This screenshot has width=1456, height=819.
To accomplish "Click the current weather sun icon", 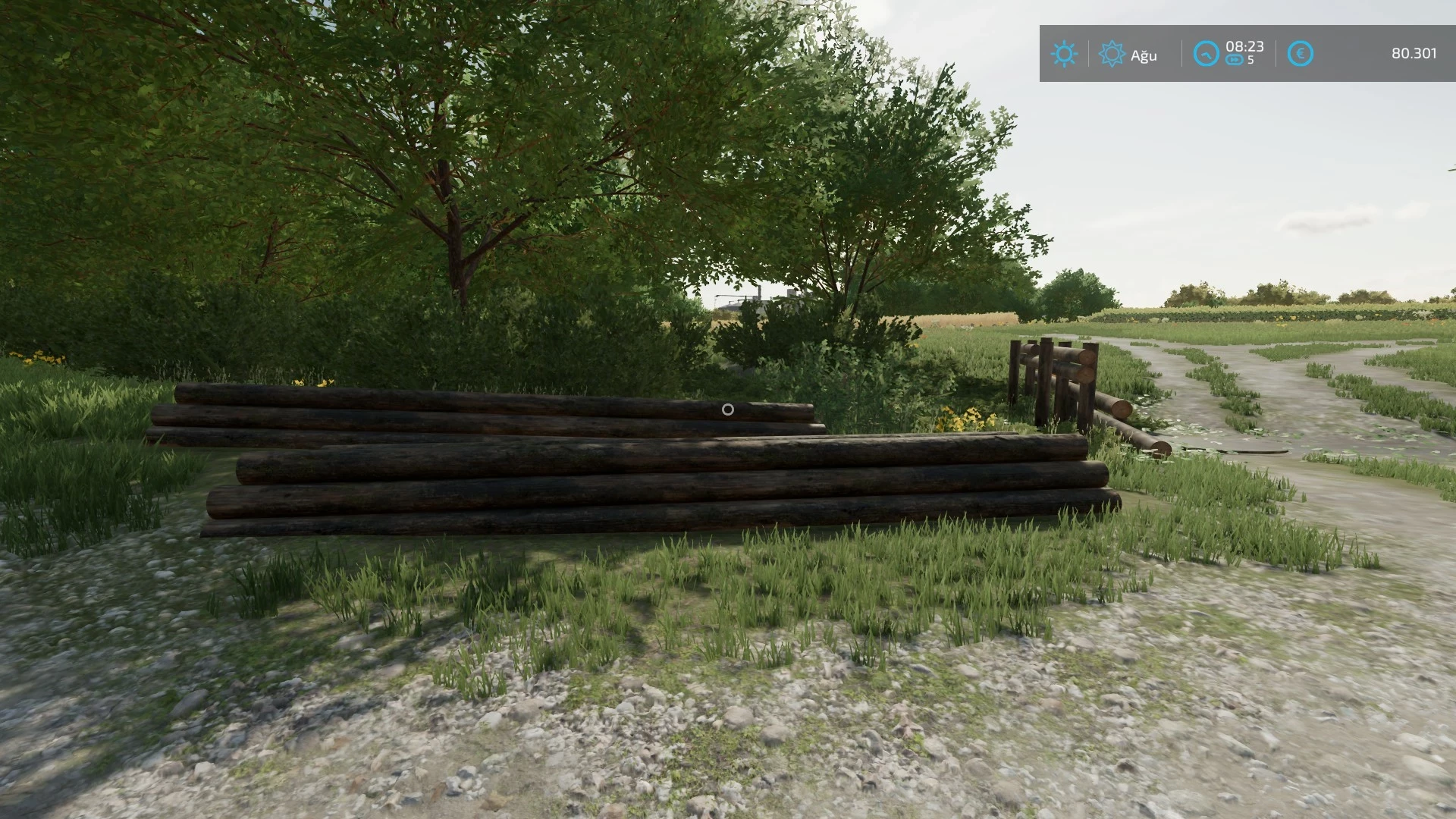I will coord(1065,54).
